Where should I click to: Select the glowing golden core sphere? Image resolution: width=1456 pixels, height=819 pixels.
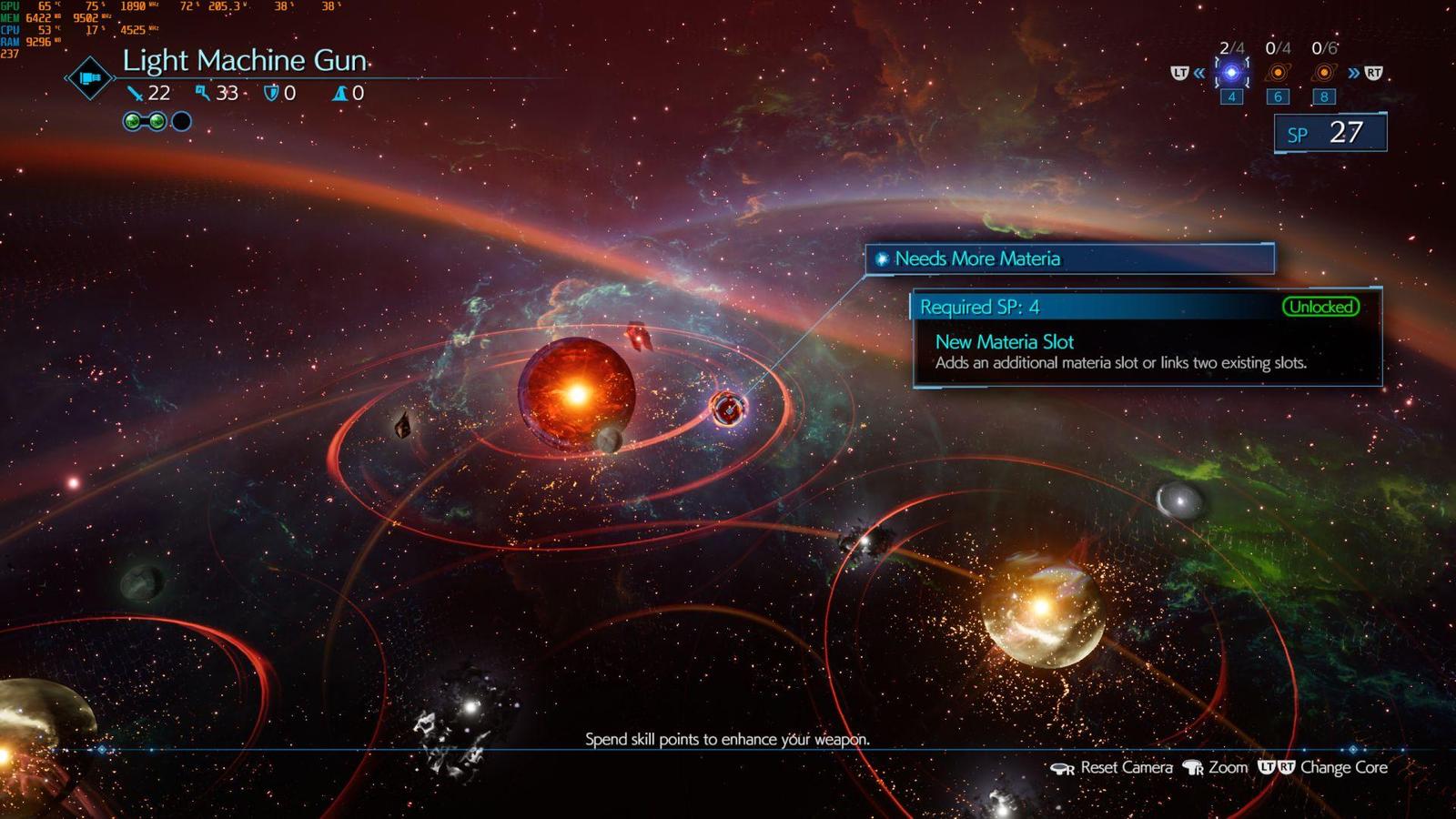pyautogui.click(x=1043, y=608)
